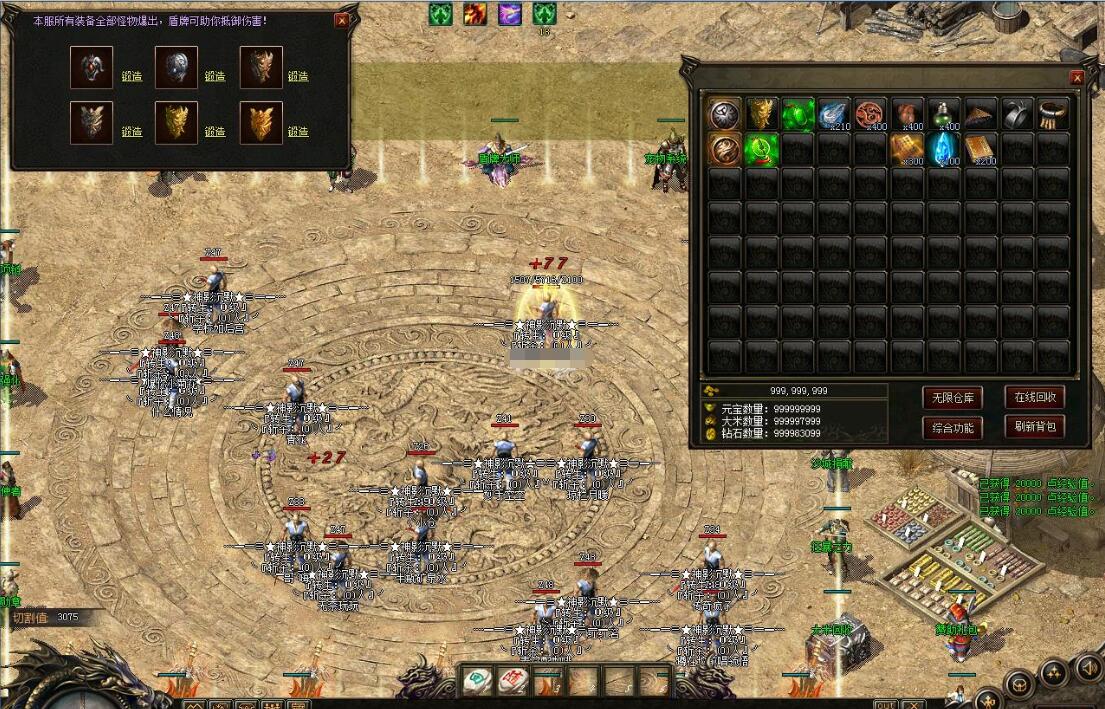Choose the necklace item in the inventory
The width and height of the screenshot is (1105, 709).
click(x=1052, y=113)
